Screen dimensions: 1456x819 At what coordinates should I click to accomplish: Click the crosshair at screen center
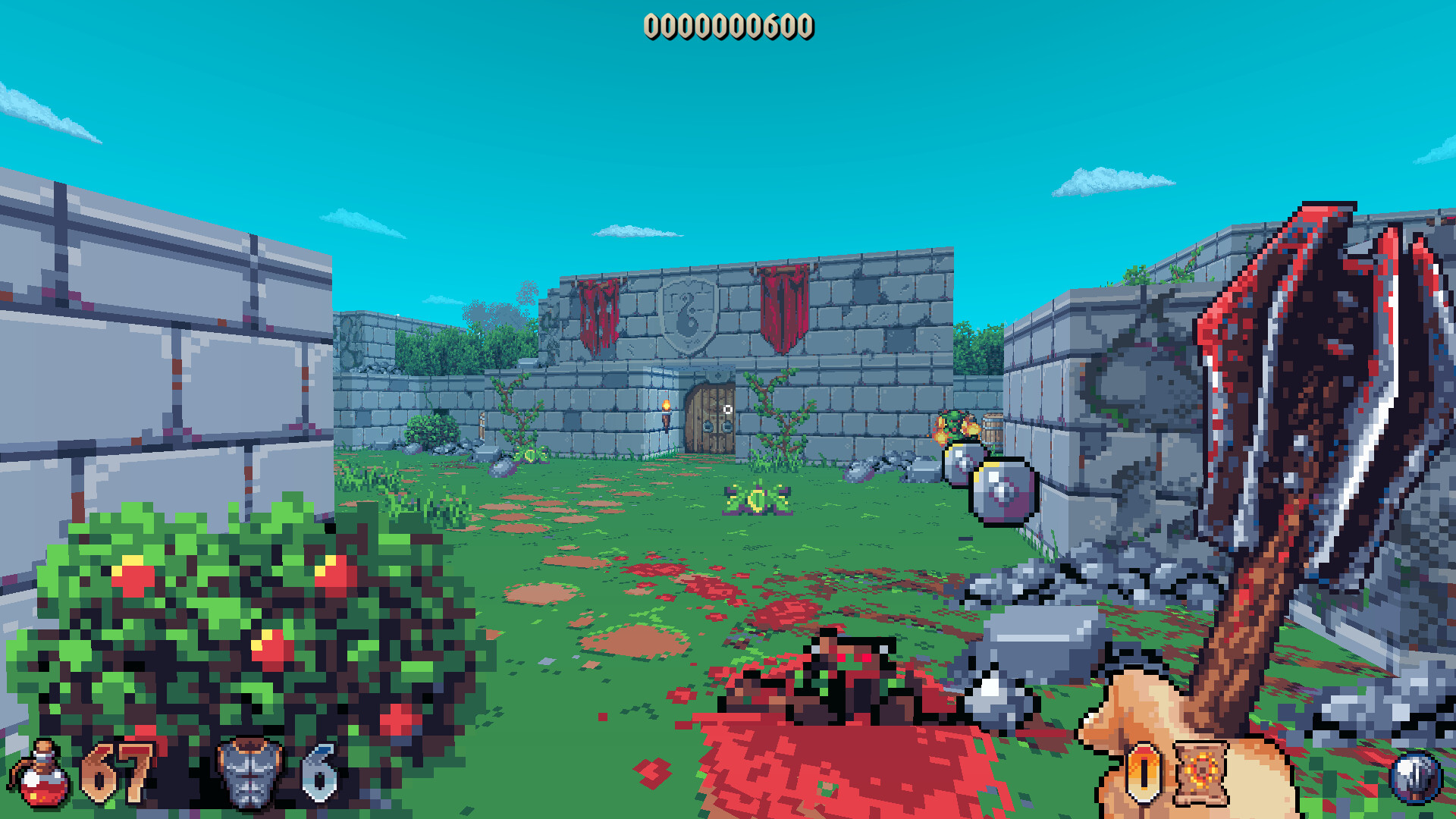coord(728,409)
